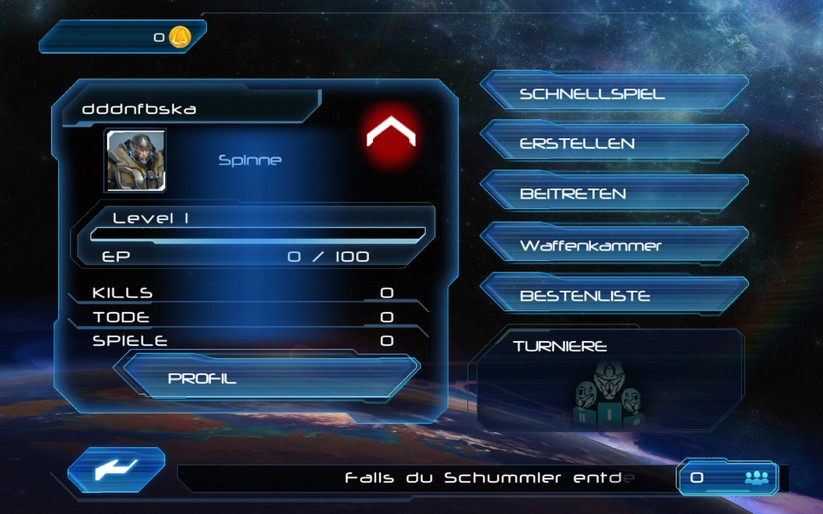Open the Erstellen menu entry
The image size is (823, 514).
pos(613,143)
